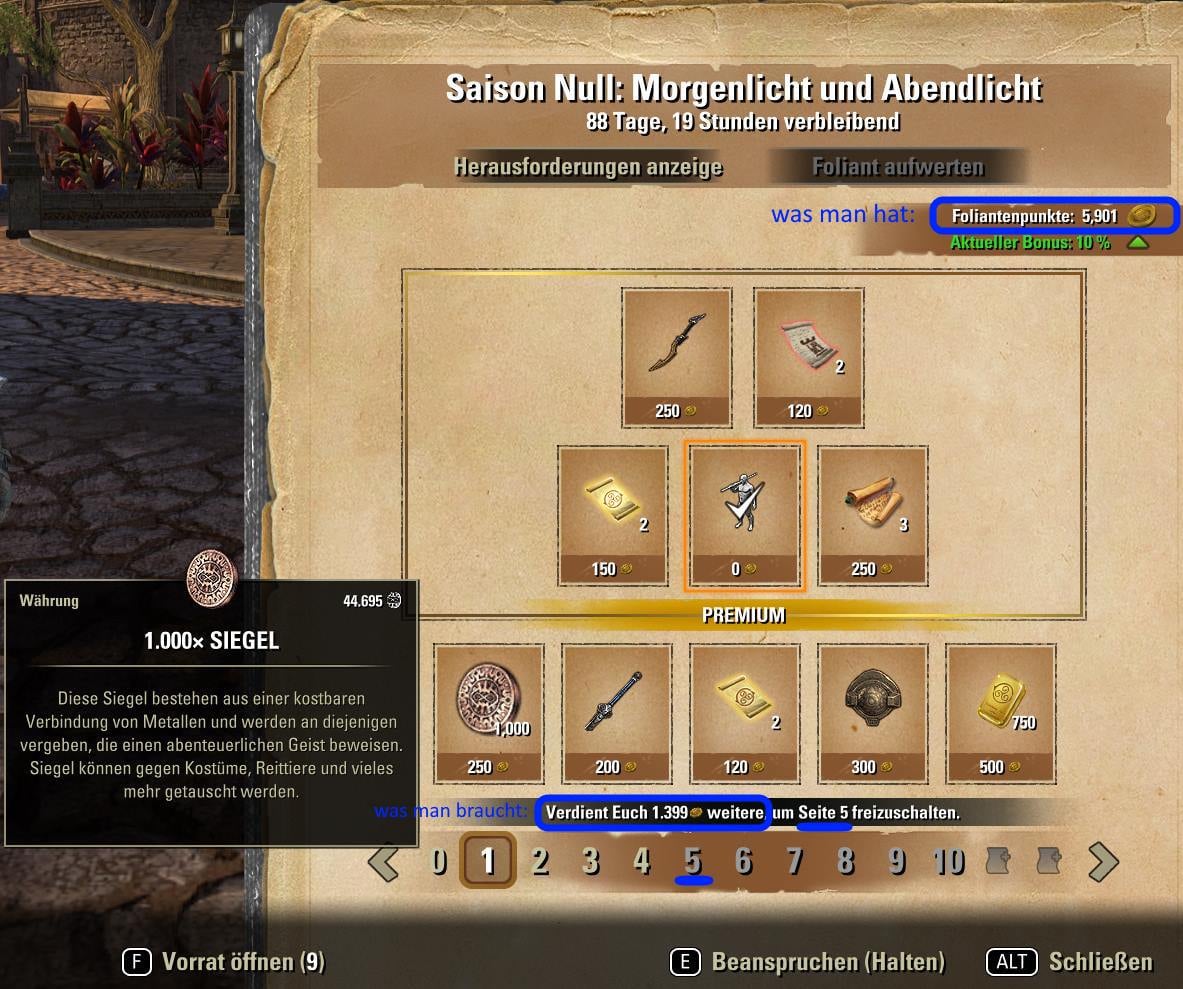Open page 2 of the tome
Viewport: 1183px width, 989px height.
point(540,861)
